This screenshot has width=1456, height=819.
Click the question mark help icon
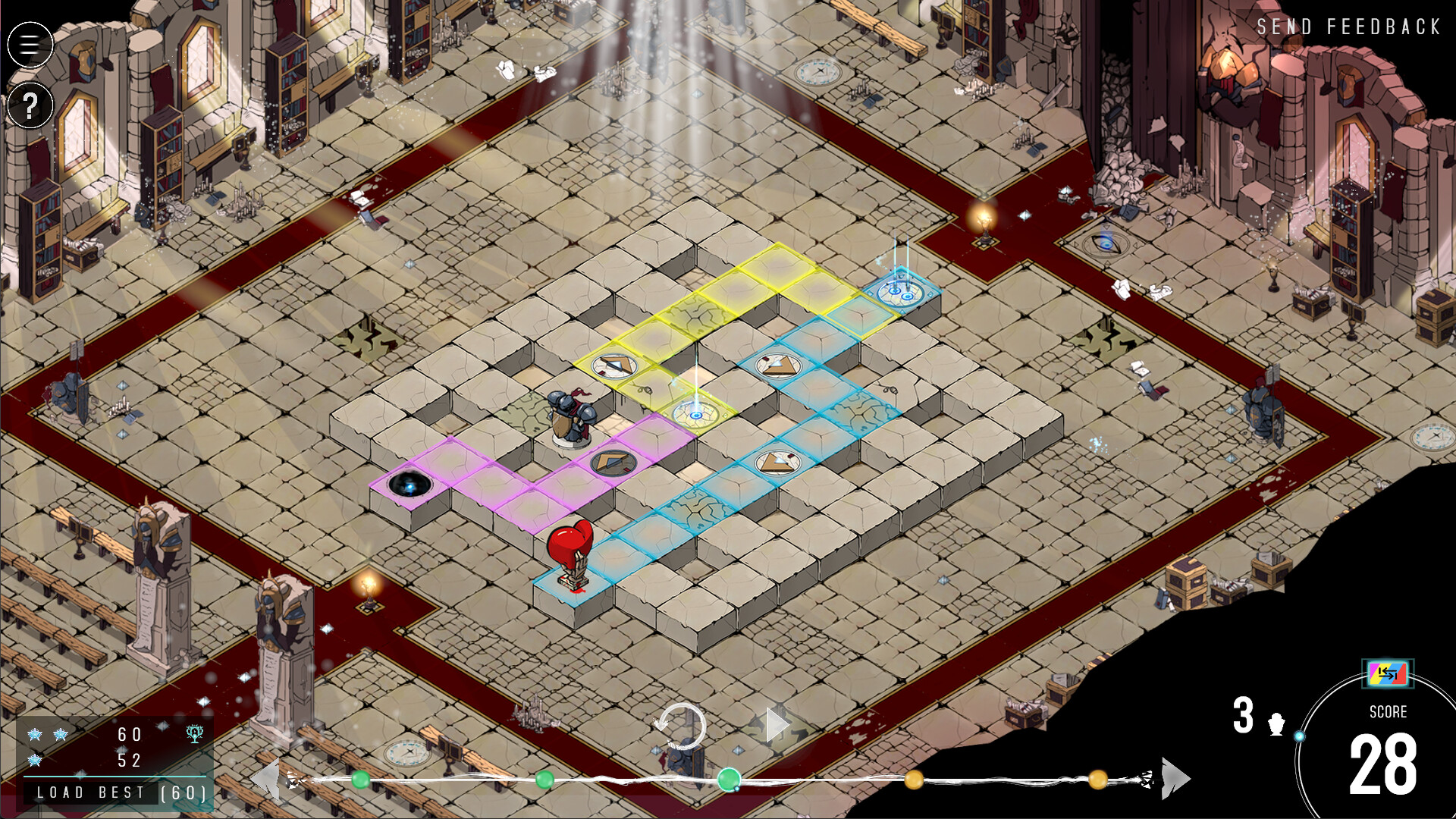click(30, 106)
